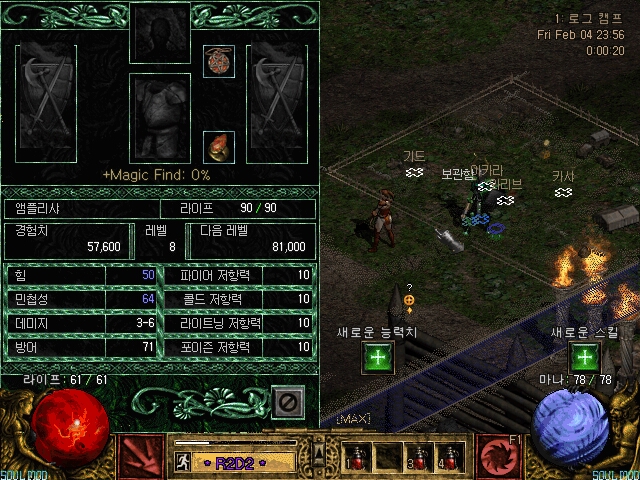Use the red potion in belt slot 4
Screen dimensions: 640x480
point(446,460)
